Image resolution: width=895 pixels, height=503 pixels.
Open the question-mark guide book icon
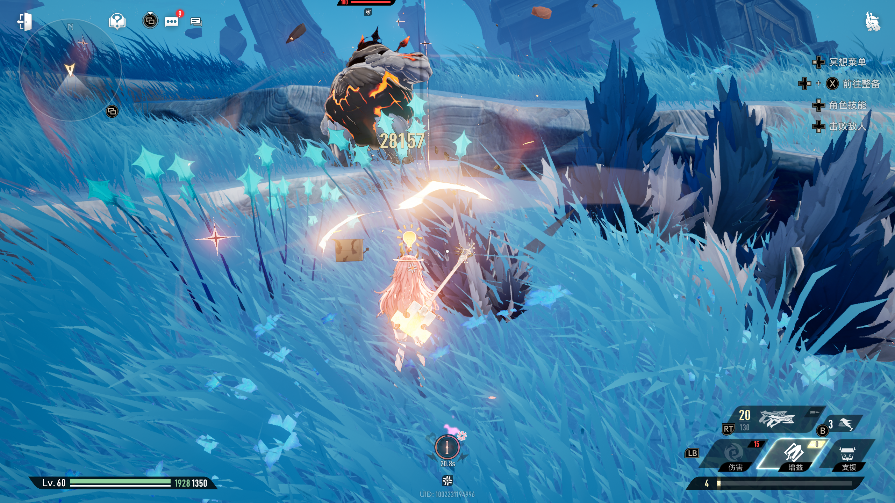point(117,20)
